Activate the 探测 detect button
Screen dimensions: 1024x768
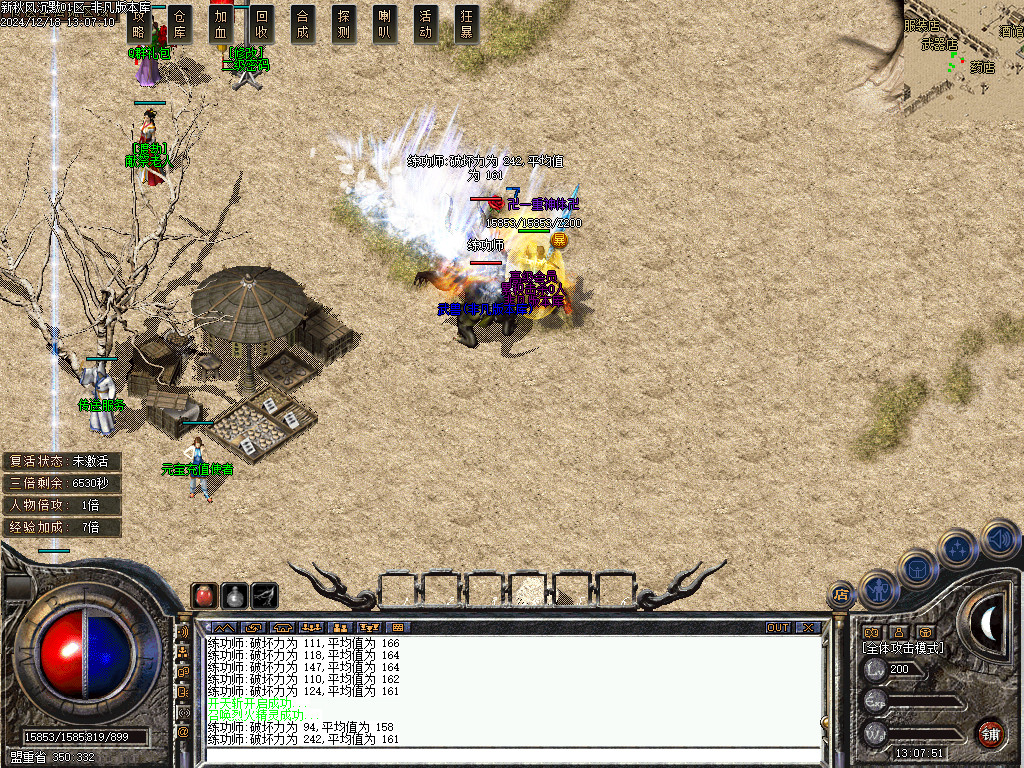(344, 24)
